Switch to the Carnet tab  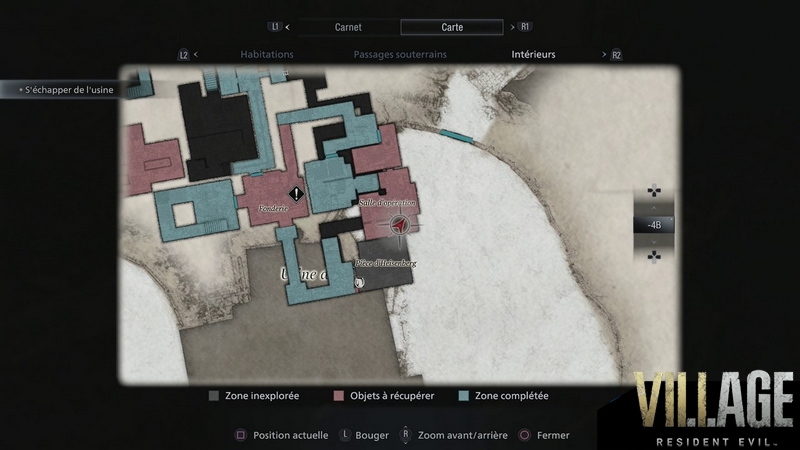(348, 27)
